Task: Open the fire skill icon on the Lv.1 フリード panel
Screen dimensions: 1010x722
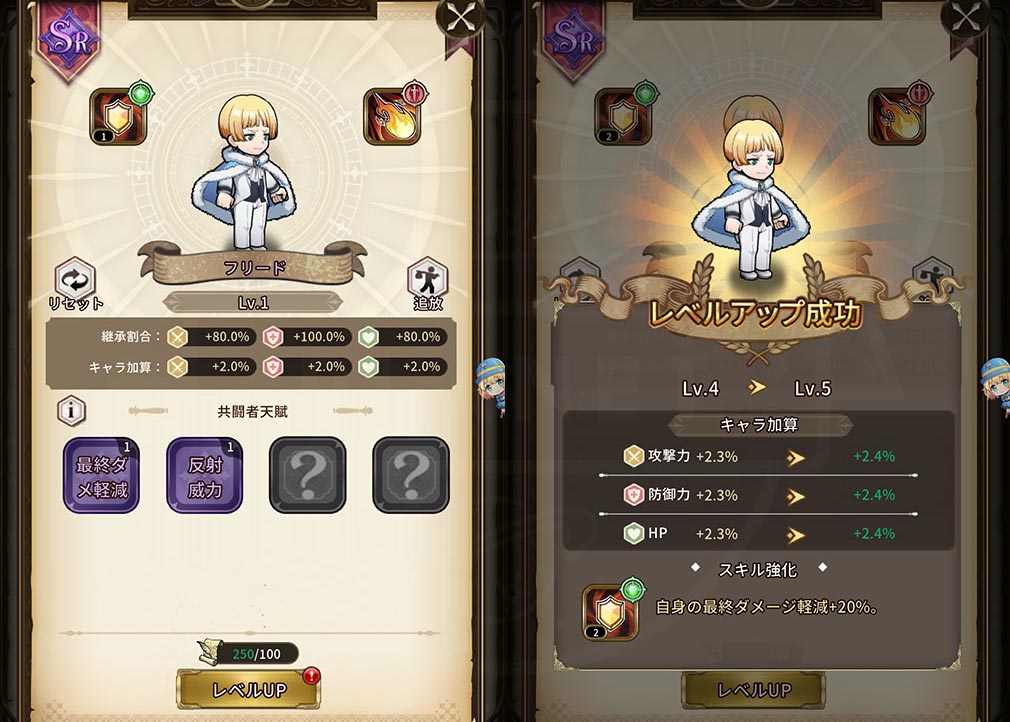Action: coord(391,117)
